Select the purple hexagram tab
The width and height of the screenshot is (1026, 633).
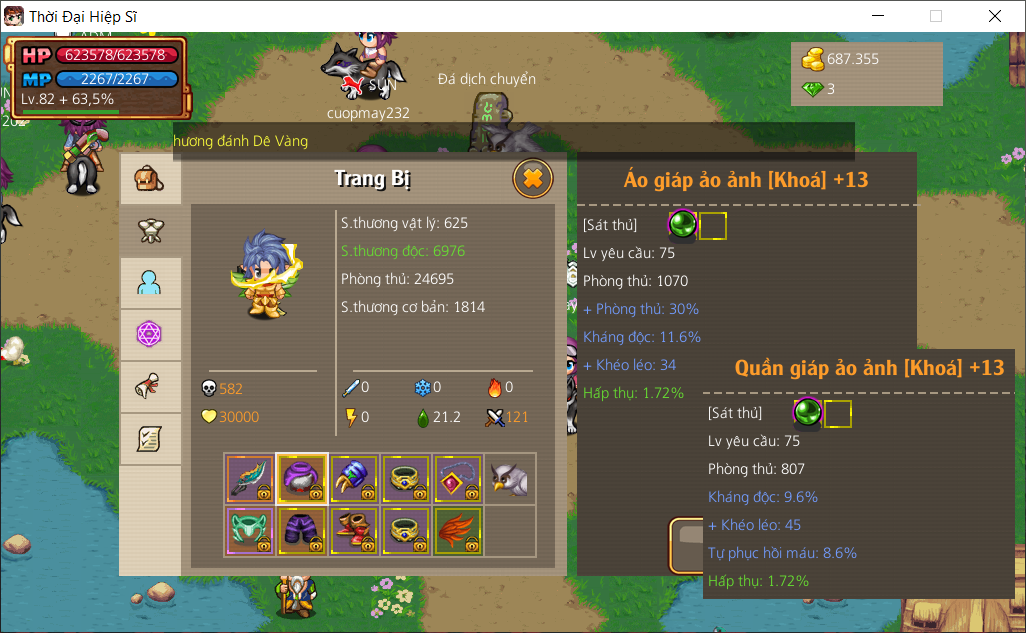(x=150, y=335)
